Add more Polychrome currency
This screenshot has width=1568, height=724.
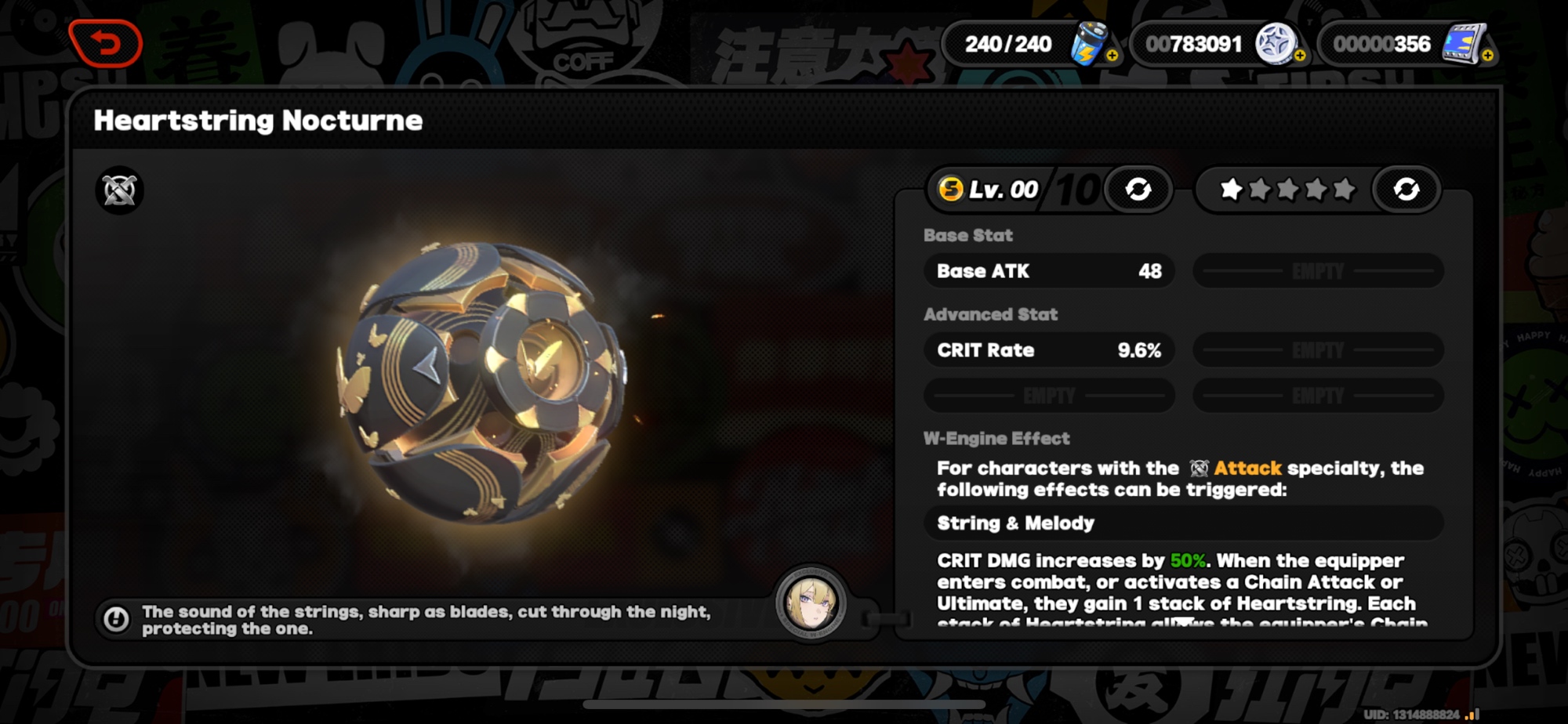point(1300,56)
